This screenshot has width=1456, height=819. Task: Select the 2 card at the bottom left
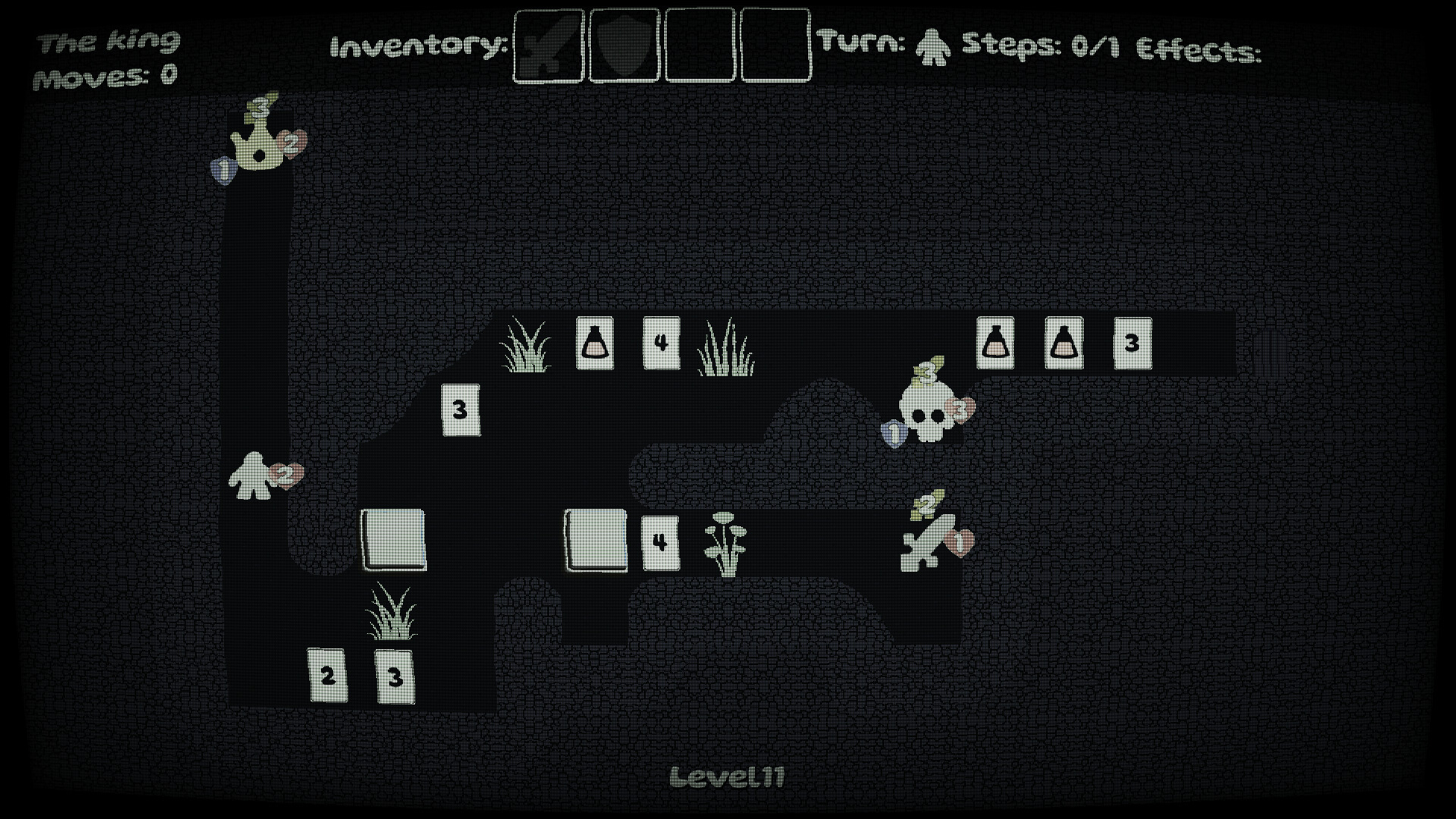pos(328,675)
